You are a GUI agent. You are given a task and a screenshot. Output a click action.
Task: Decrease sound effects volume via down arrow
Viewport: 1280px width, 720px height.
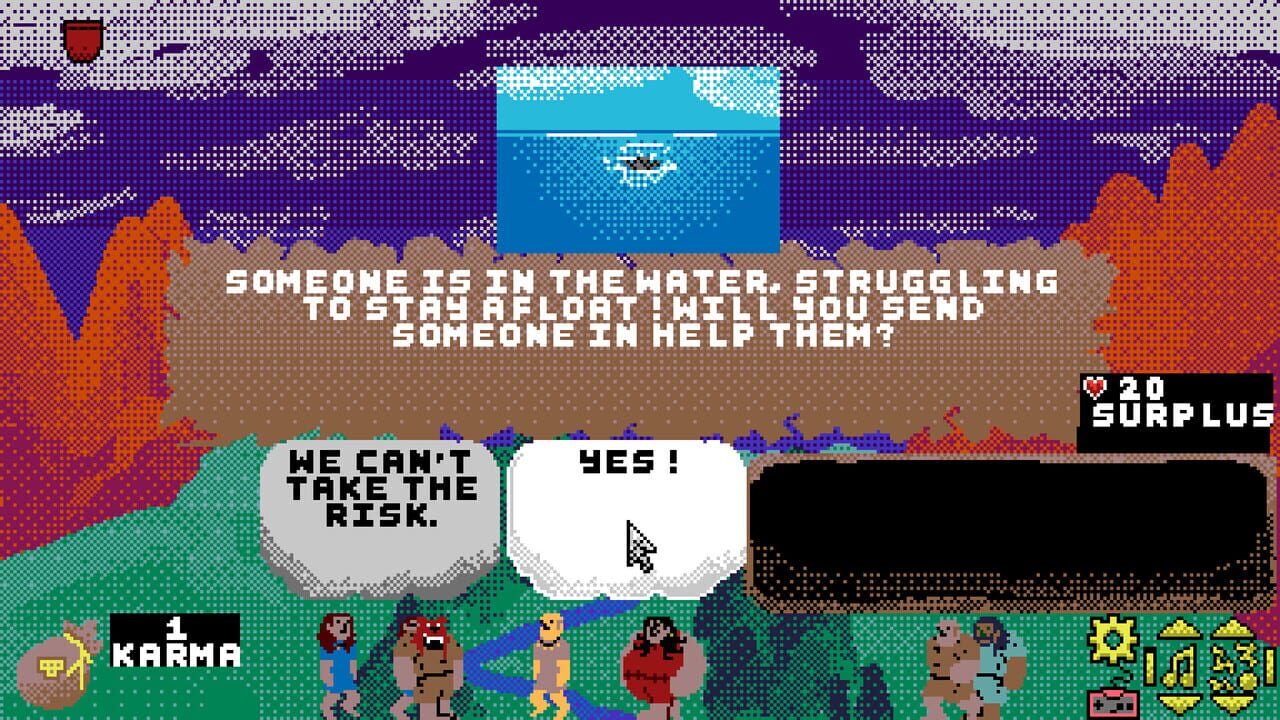1230,704
